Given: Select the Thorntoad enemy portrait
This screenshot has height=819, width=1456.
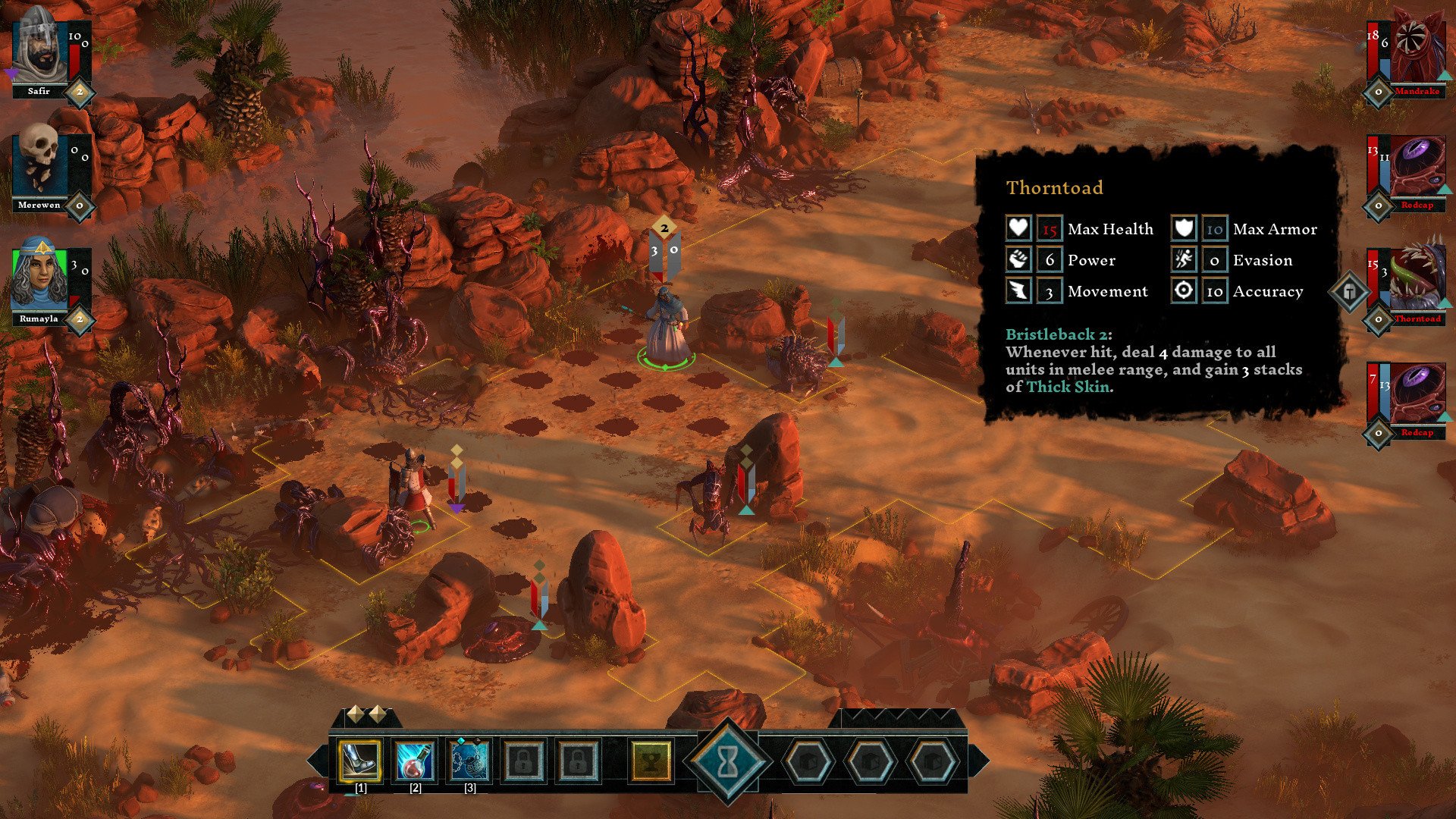Looking at the screenshot, I should tap(1415, 279).
